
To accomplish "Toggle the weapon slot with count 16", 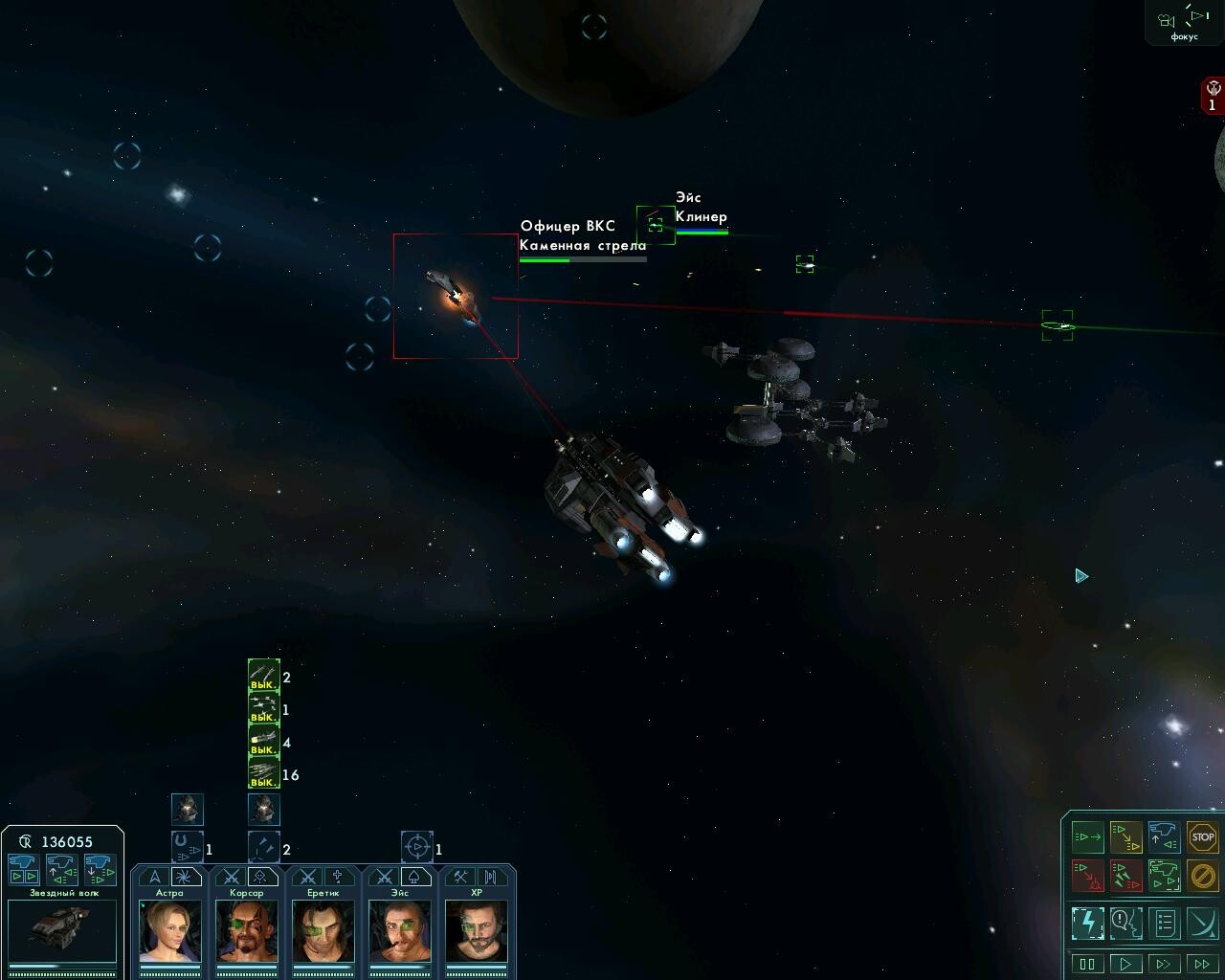I will tap(263, 773).
